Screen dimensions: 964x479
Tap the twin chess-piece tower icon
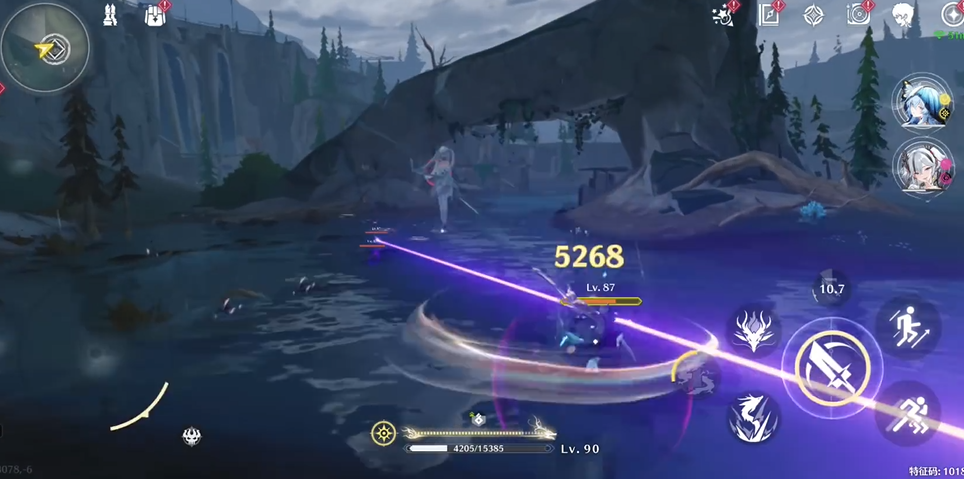pyautogui.click(x=110, y=15)
